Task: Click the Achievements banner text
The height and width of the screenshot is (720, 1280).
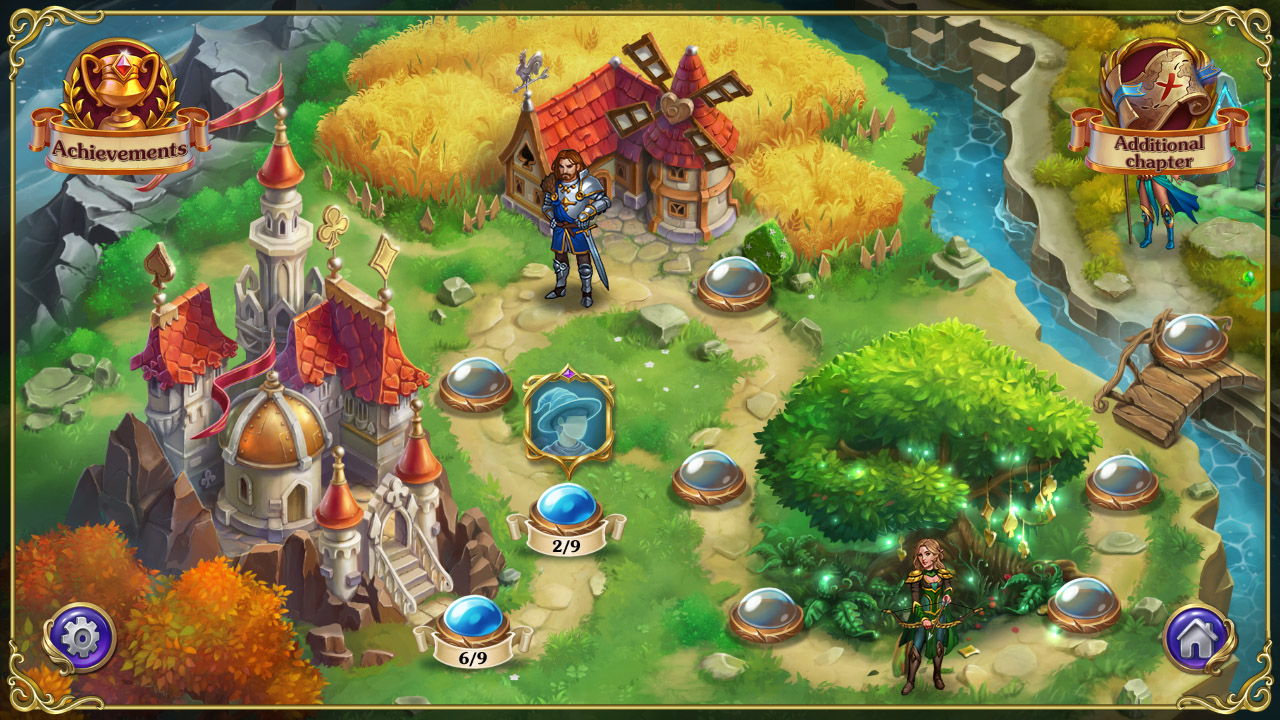Action: (x=120, y=150)
